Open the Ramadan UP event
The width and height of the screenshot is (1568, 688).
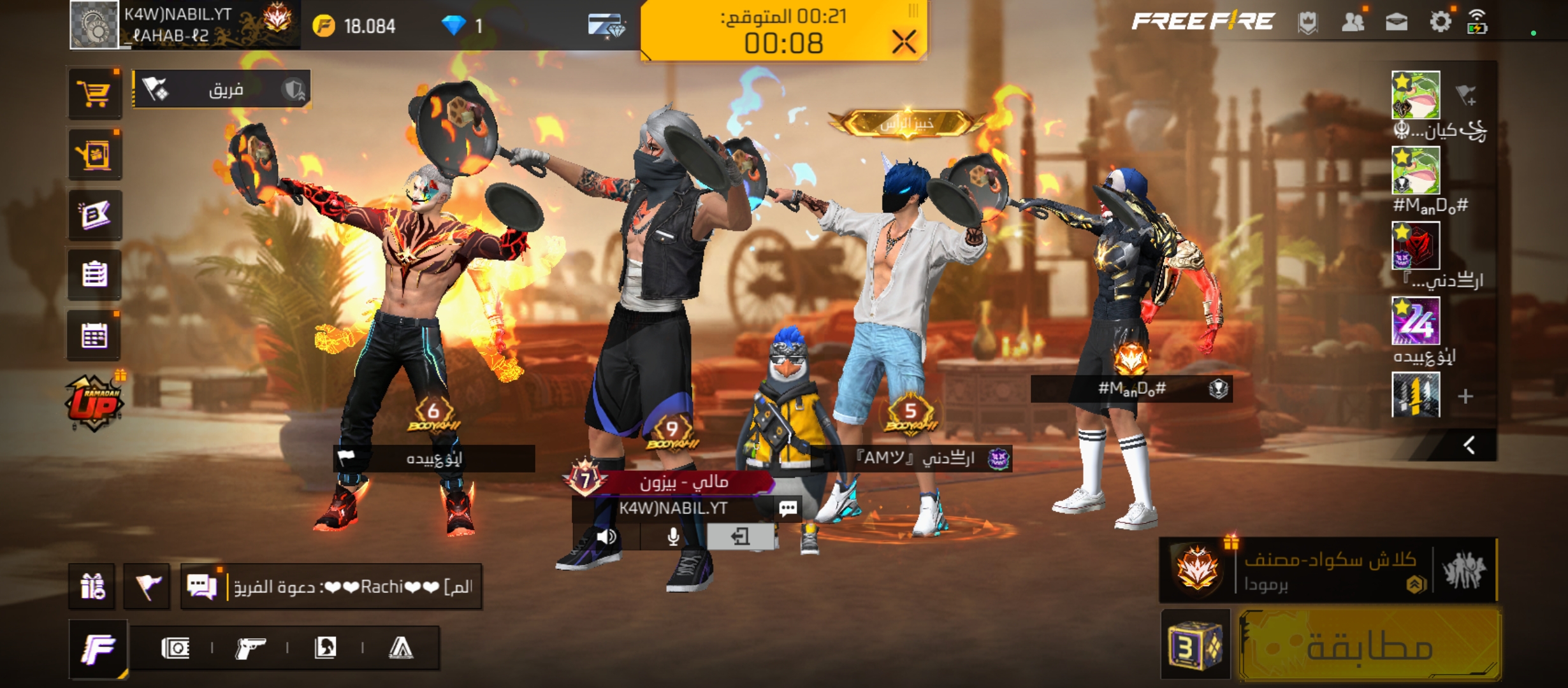coord(94,403)
